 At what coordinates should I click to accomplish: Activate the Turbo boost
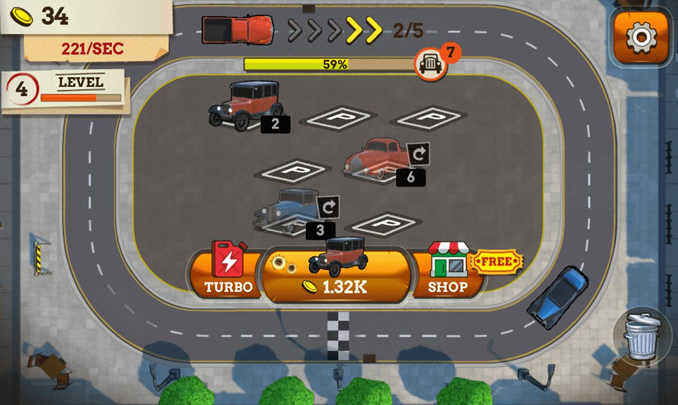228,270
